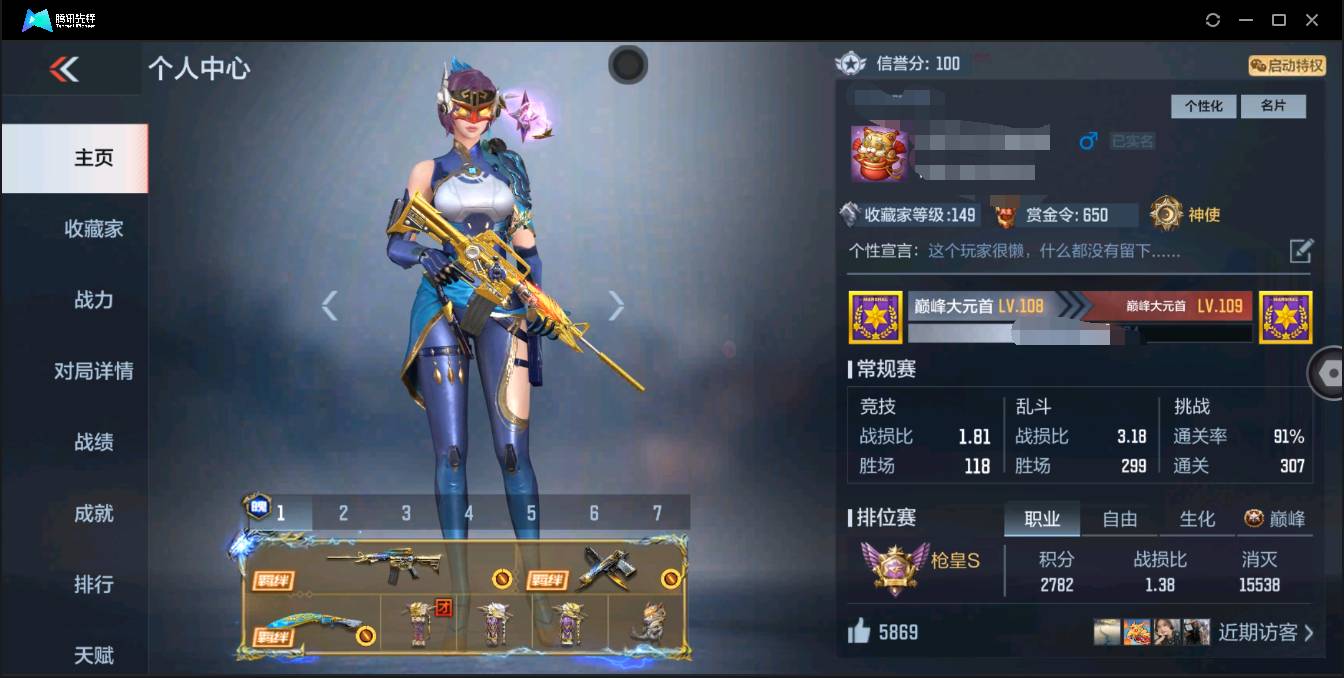Open the 天赋 talent page
Image resolution: width=1344 pixels, height=678 pixels.
coord(93,655)
